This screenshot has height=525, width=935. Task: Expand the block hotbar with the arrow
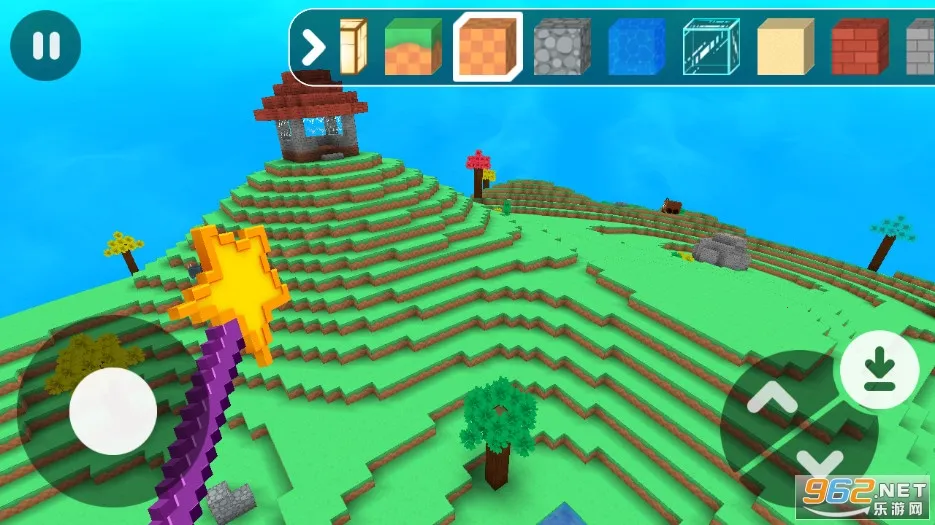[314, 46]
